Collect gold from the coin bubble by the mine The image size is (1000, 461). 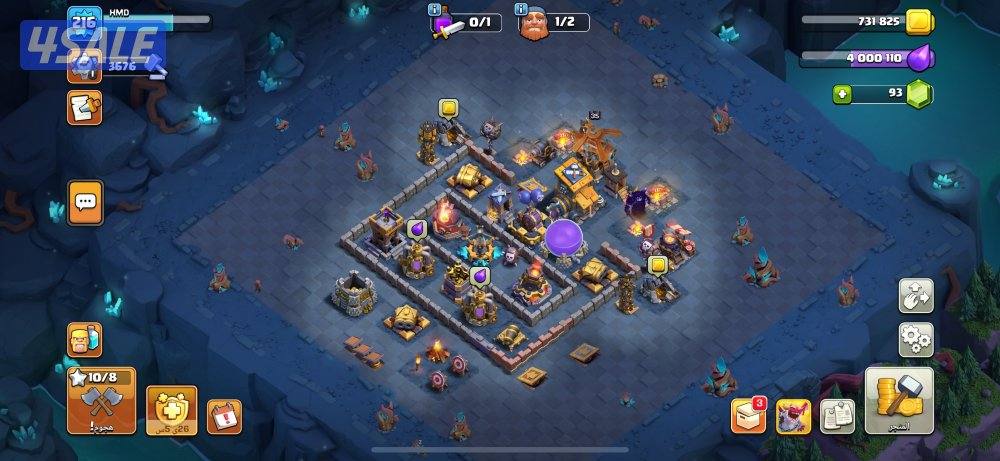tap(448, 108)
